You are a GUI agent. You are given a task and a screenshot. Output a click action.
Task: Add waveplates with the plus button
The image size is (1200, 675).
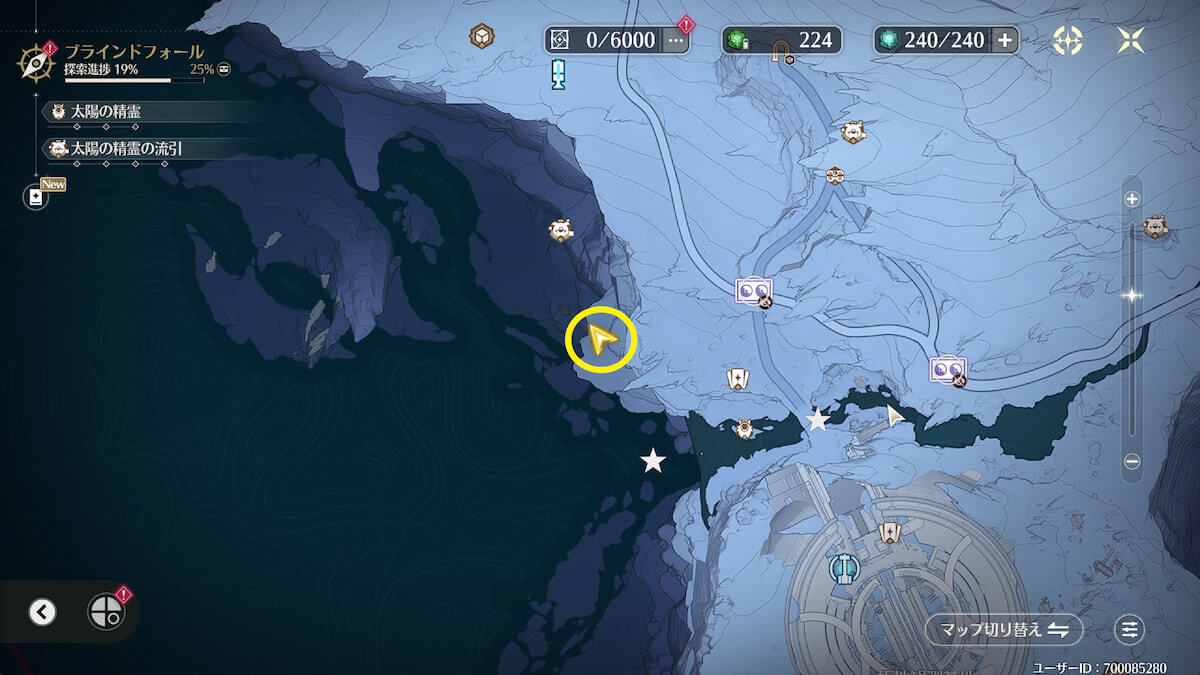[x=1005, y=40]
